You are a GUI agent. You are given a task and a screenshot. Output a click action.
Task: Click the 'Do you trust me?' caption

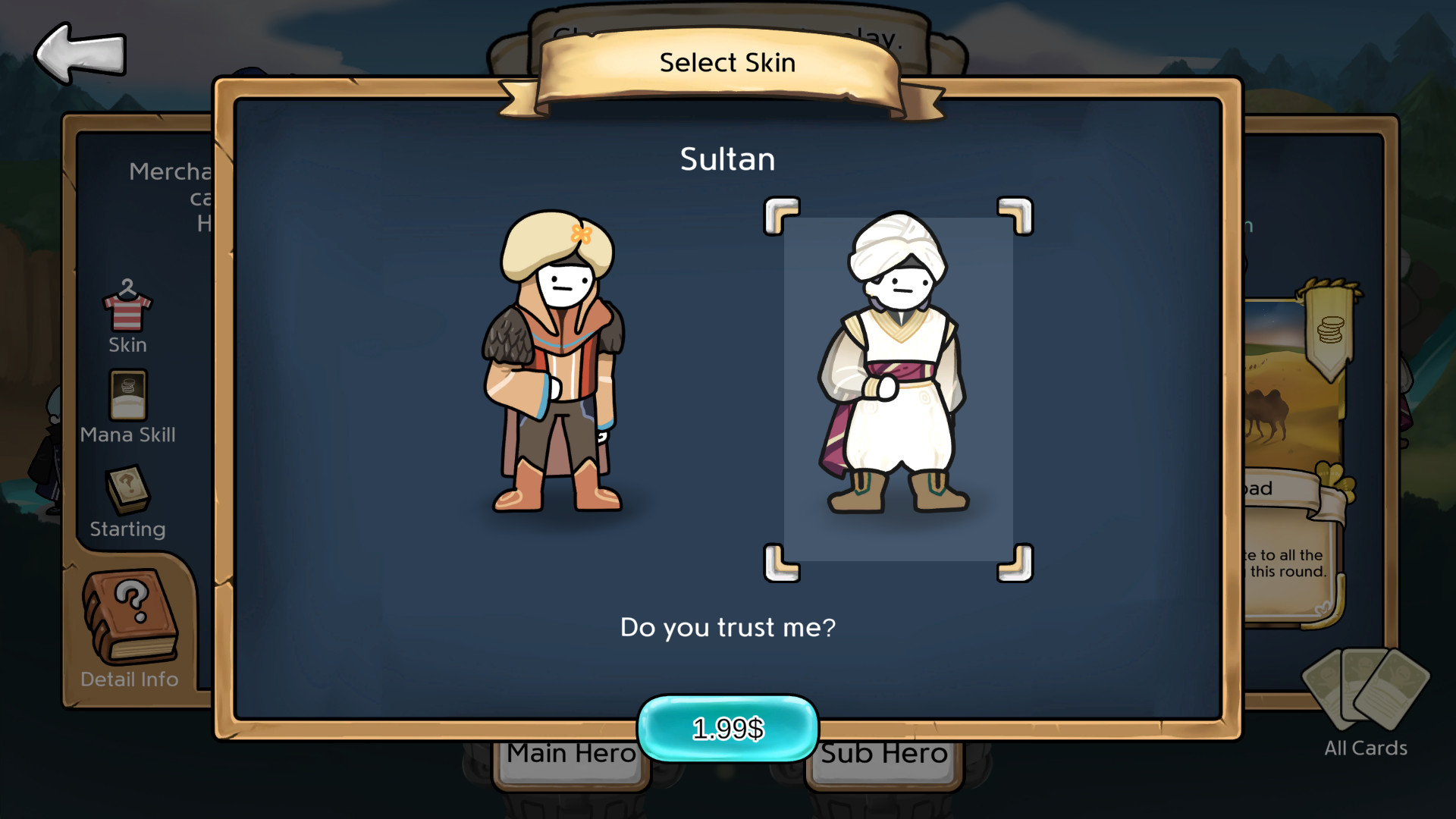727,627
